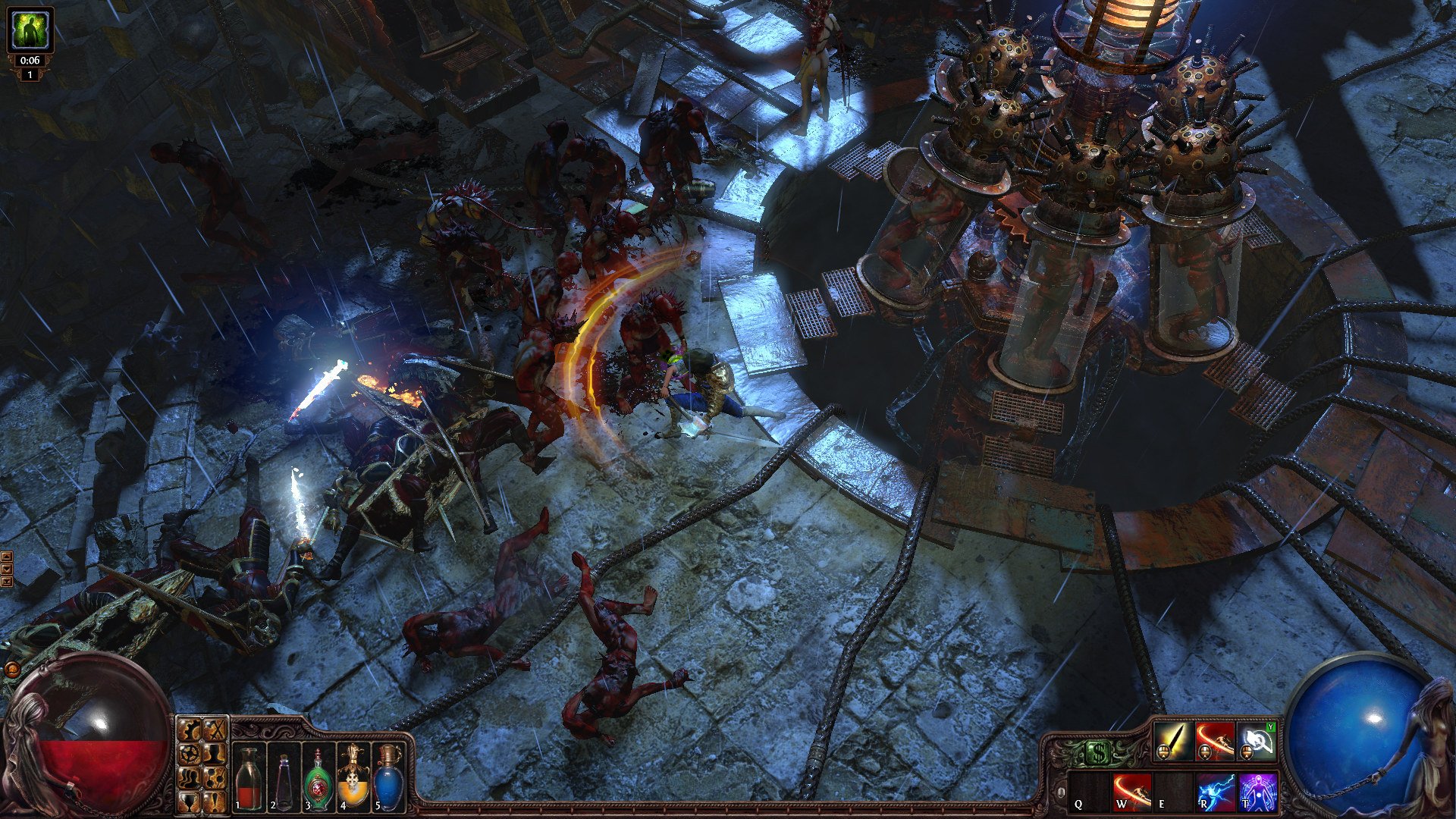Use the red slash skill bound to W
This screenshot has width=1456, height=819.
(x=1131, y=793)
